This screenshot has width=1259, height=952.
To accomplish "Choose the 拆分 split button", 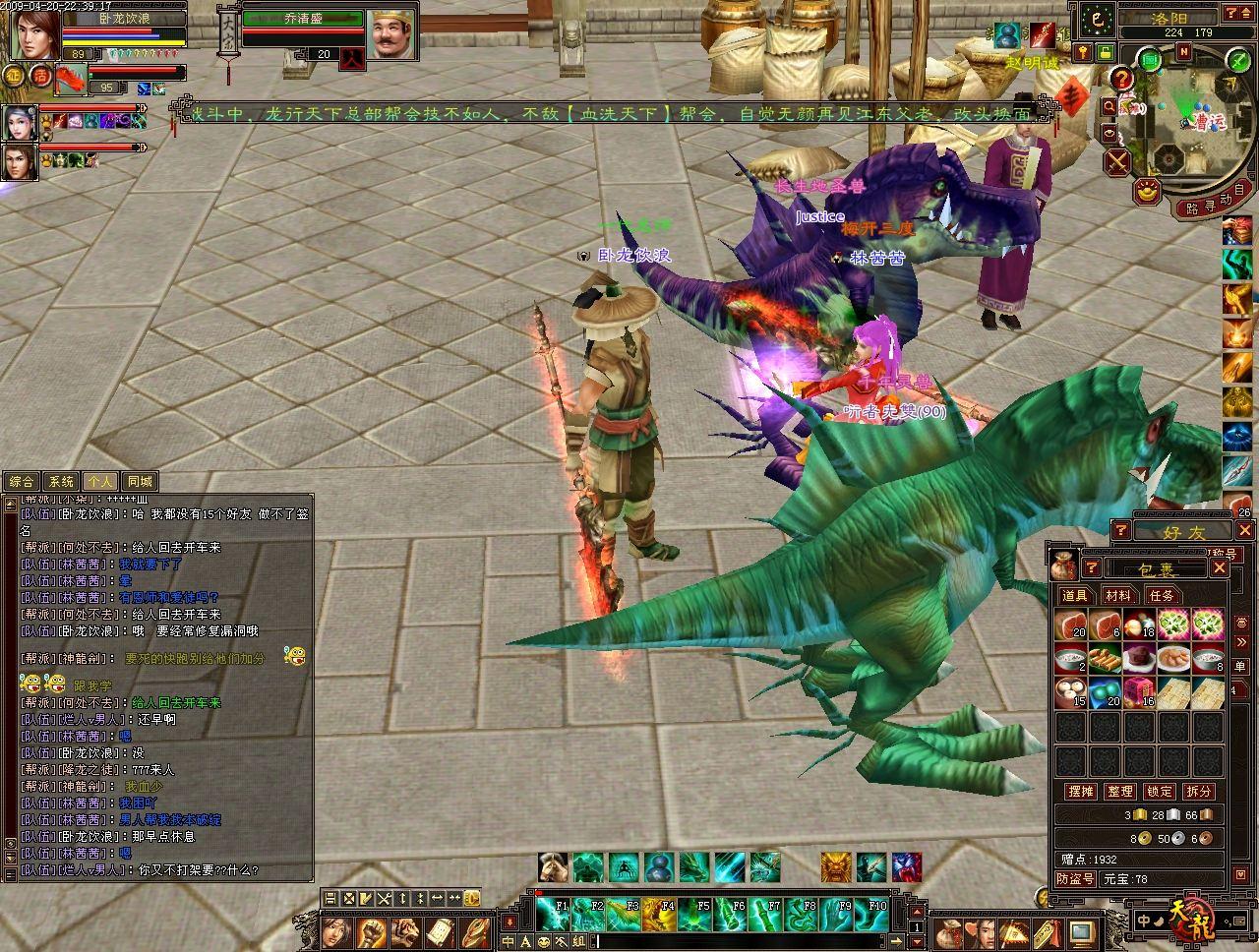I will 1199,791.
